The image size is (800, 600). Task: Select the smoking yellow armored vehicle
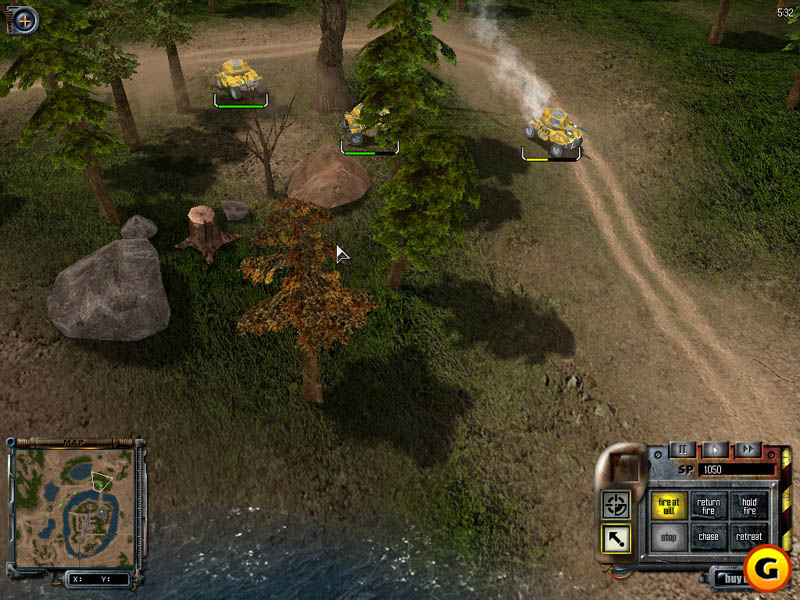point(554,128)
